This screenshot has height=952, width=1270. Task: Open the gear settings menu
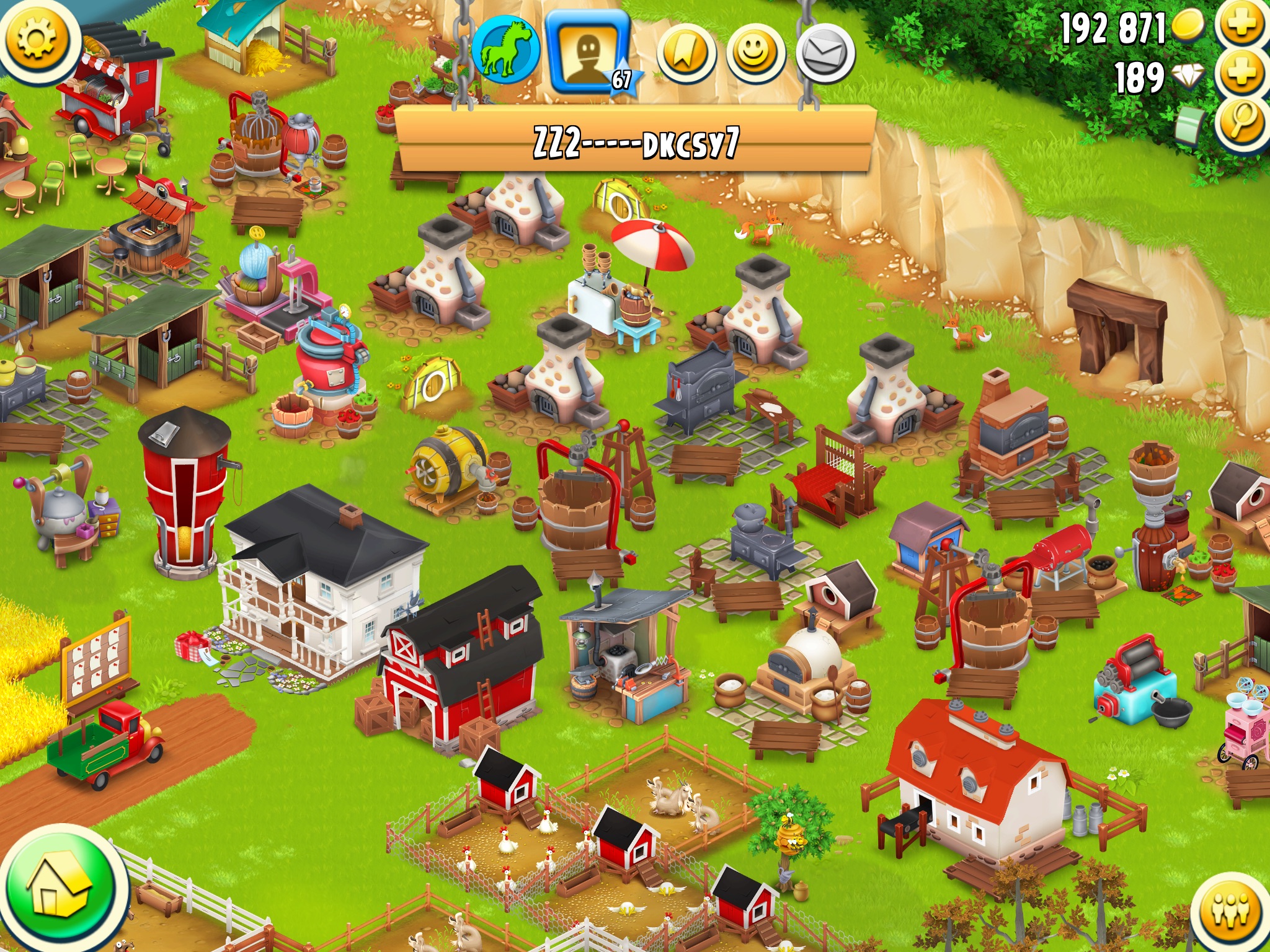[36, 38]
